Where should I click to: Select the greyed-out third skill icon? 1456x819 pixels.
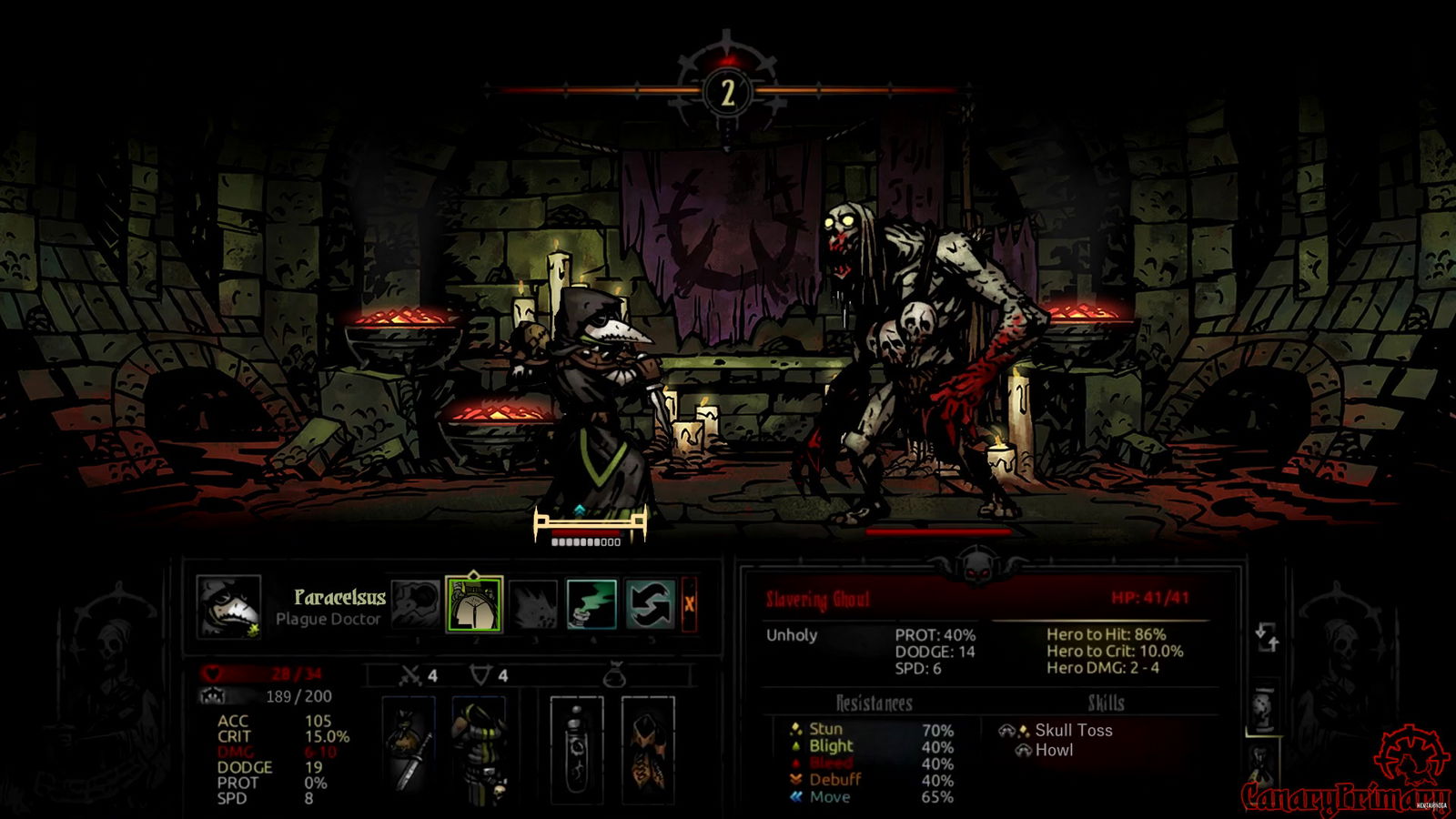(533, 604)
